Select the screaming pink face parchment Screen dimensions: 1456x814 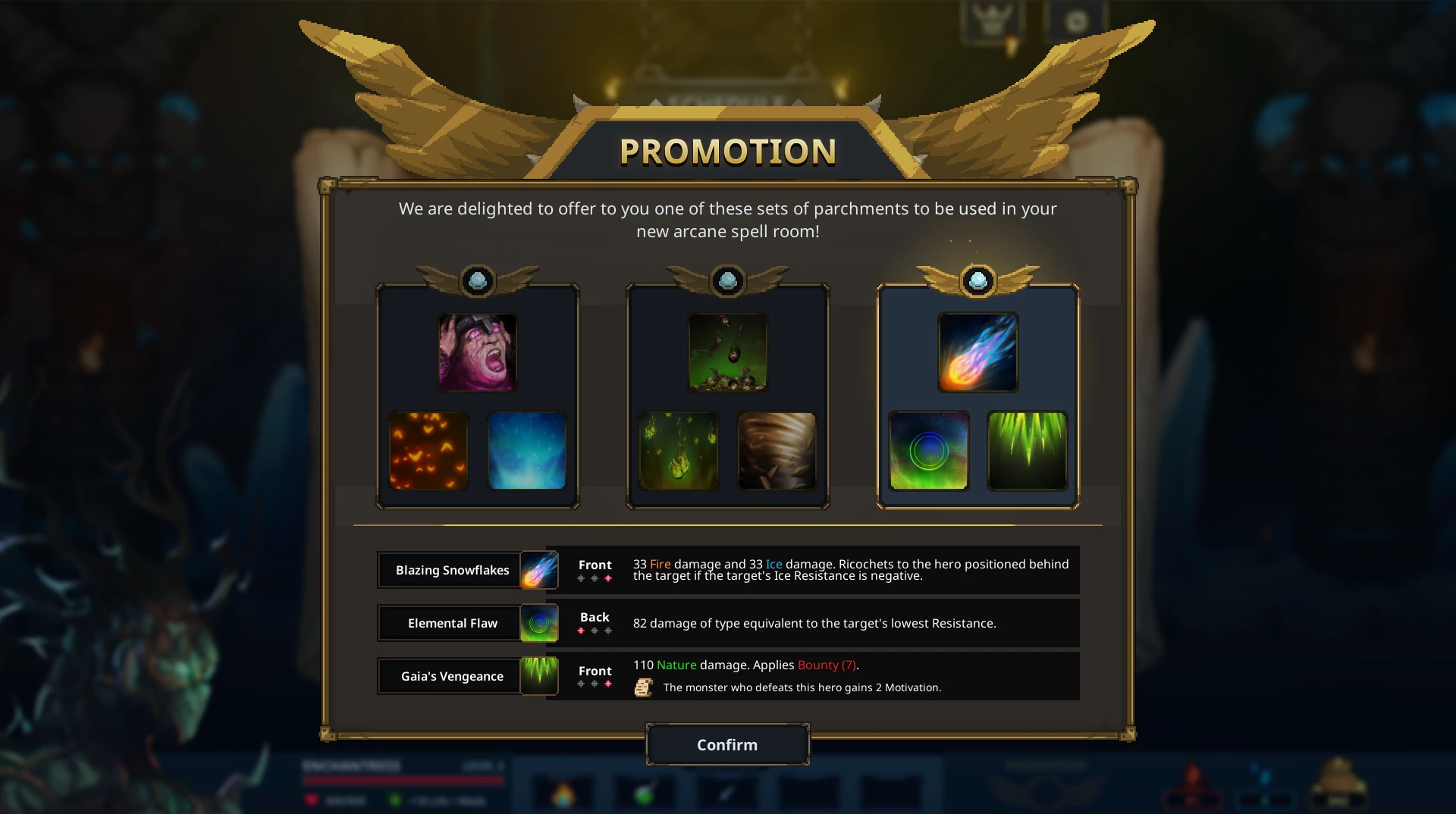[478, 352]
